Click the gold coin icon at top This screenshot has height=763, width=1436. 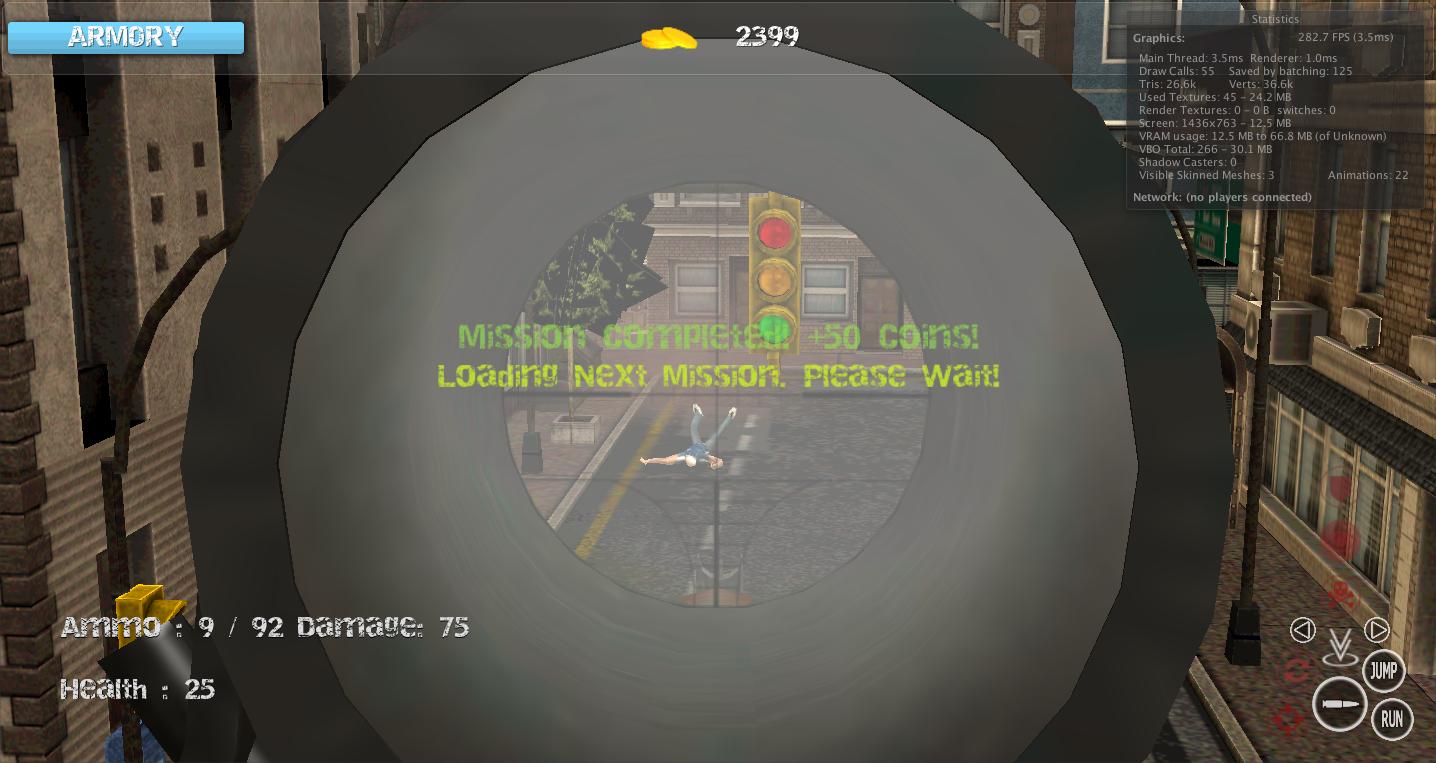(668, 36)
